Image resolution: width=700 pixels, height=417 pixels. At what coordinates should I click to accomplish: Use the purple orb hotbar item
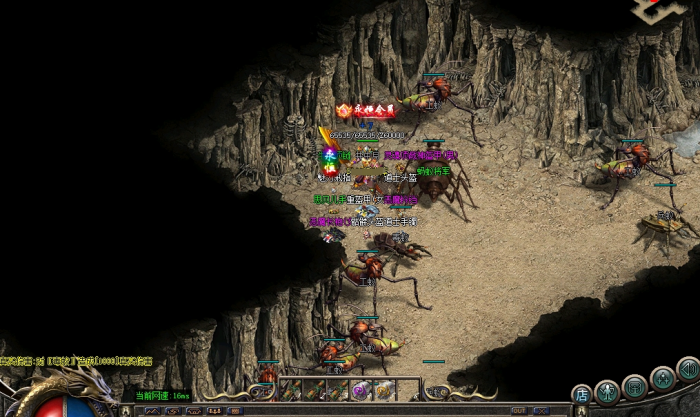[x=359, y=391]
